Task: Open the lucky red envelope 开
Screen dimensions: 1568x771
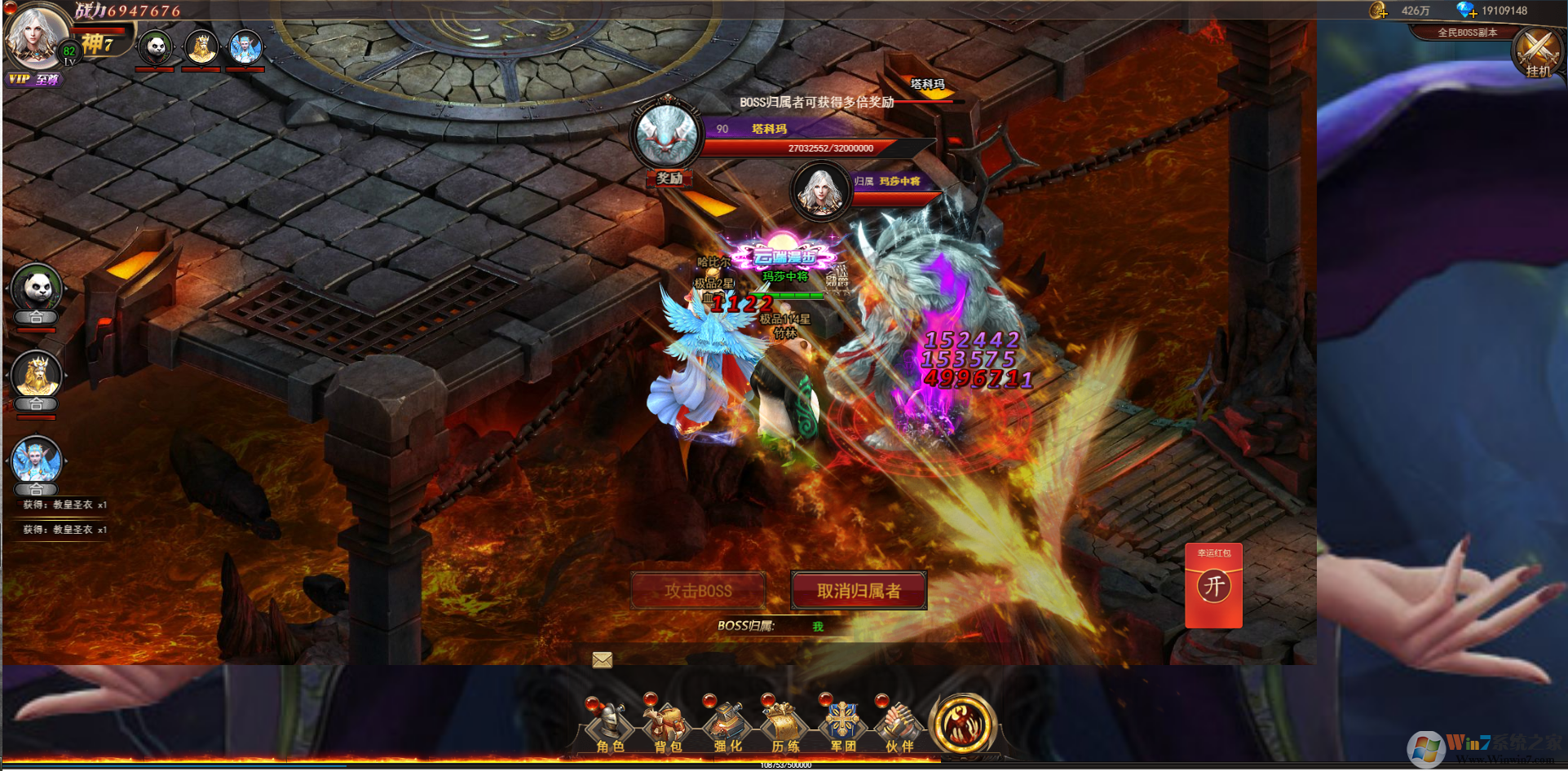Action: tap(1213, 586)
